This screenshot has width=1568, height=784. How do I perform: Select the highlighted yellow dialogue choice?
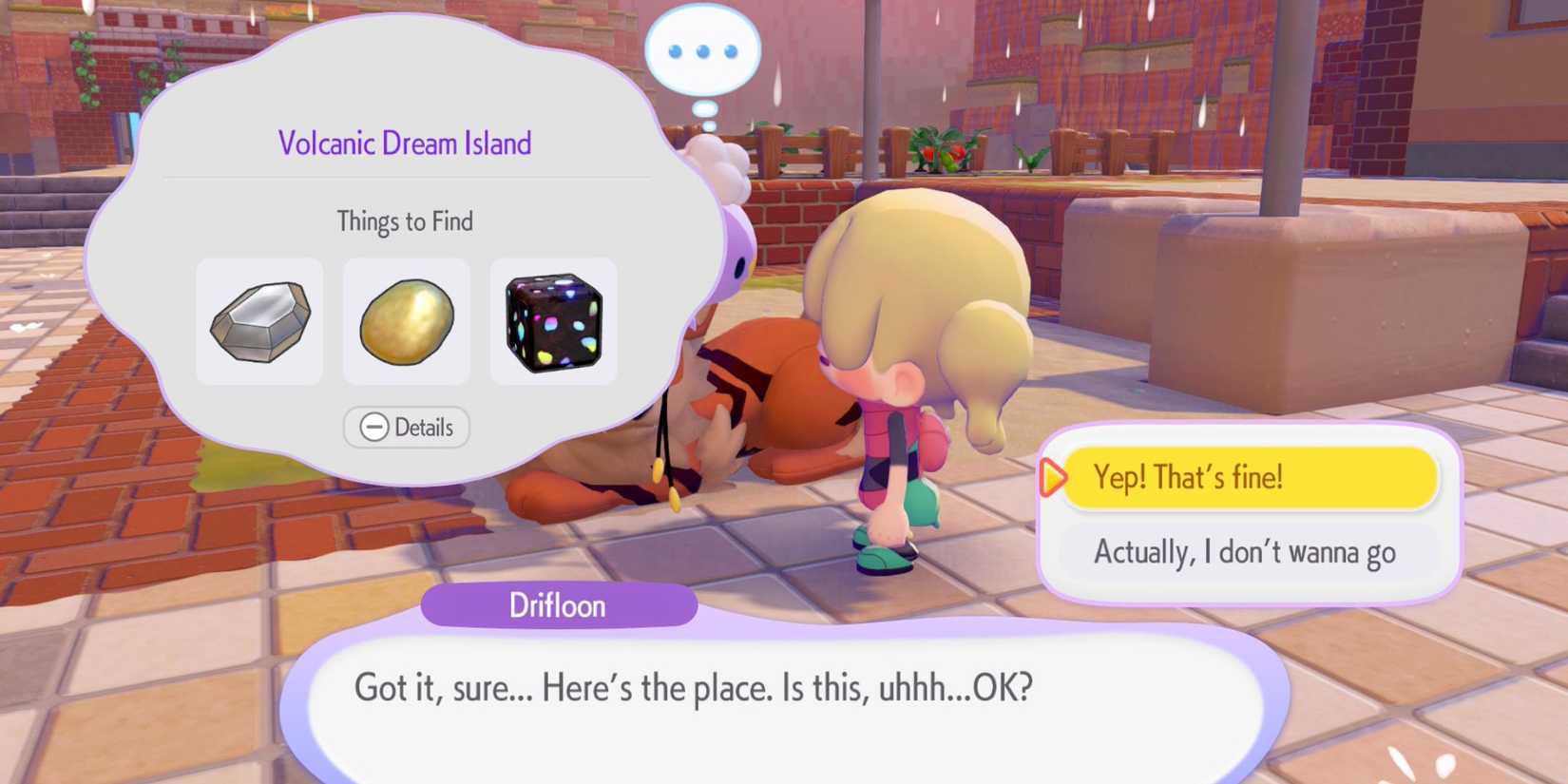click(x=1248, y=479)
